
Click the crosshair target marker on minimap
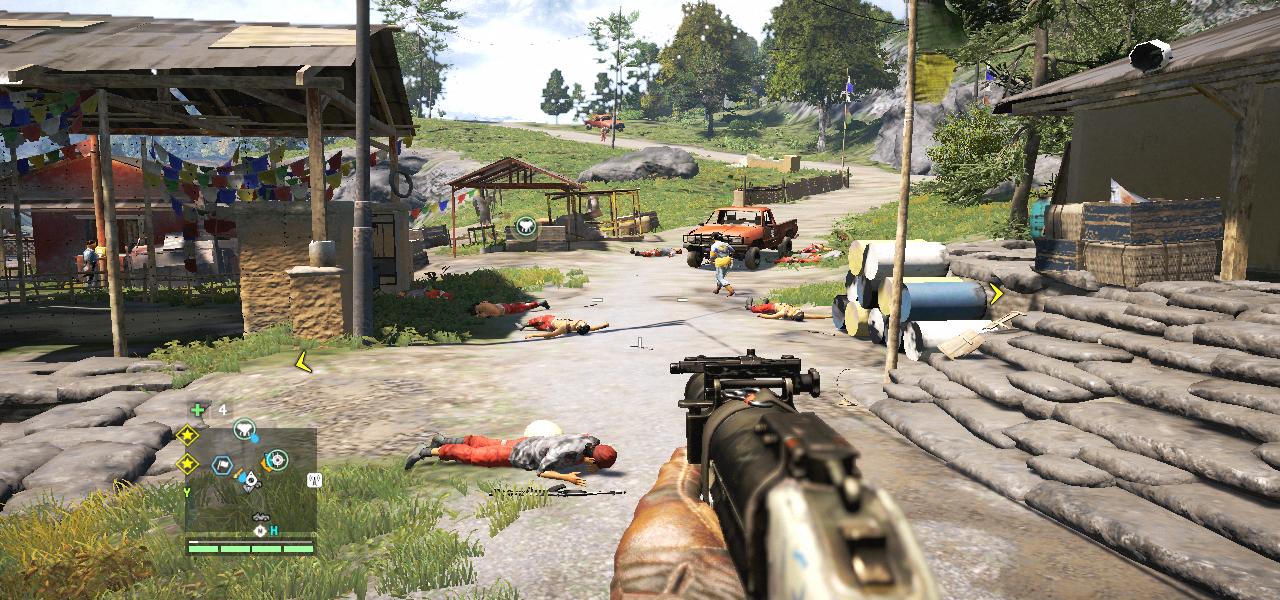[278, 460]
